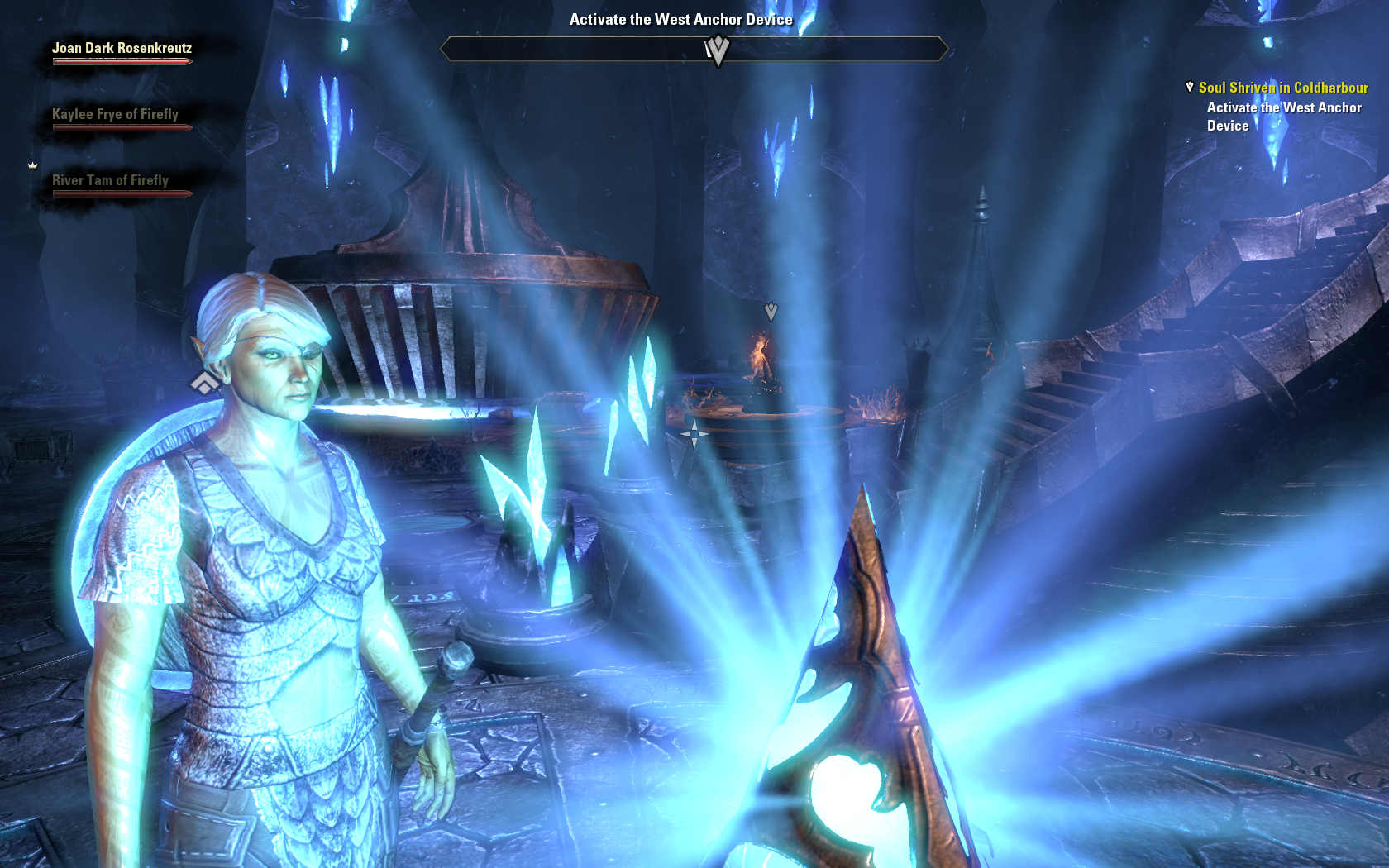Click the compass quest marker
Viewport: 1389px width, 868px height.
click(717, 50)
